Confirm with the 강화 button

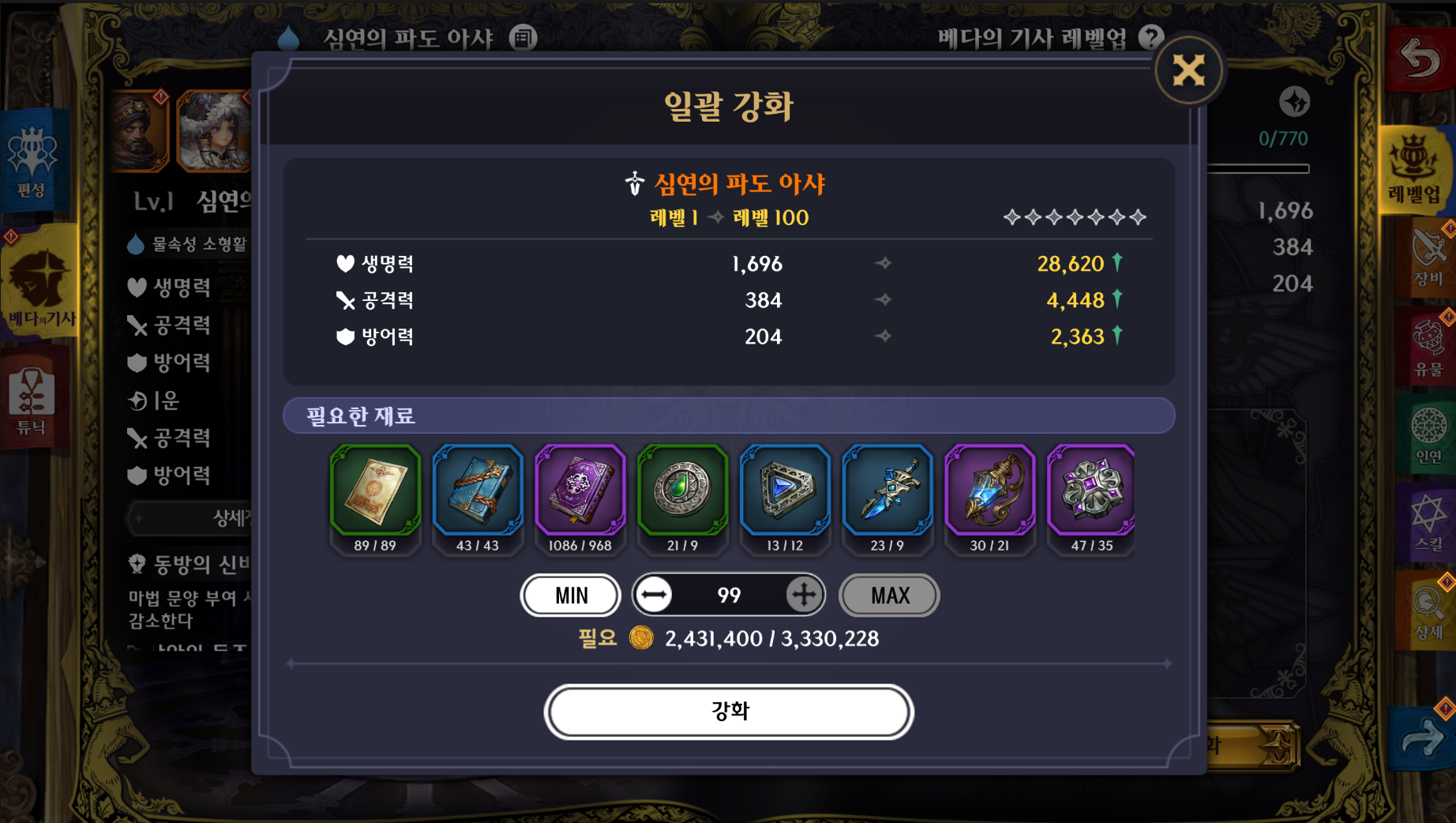[728, 712]
